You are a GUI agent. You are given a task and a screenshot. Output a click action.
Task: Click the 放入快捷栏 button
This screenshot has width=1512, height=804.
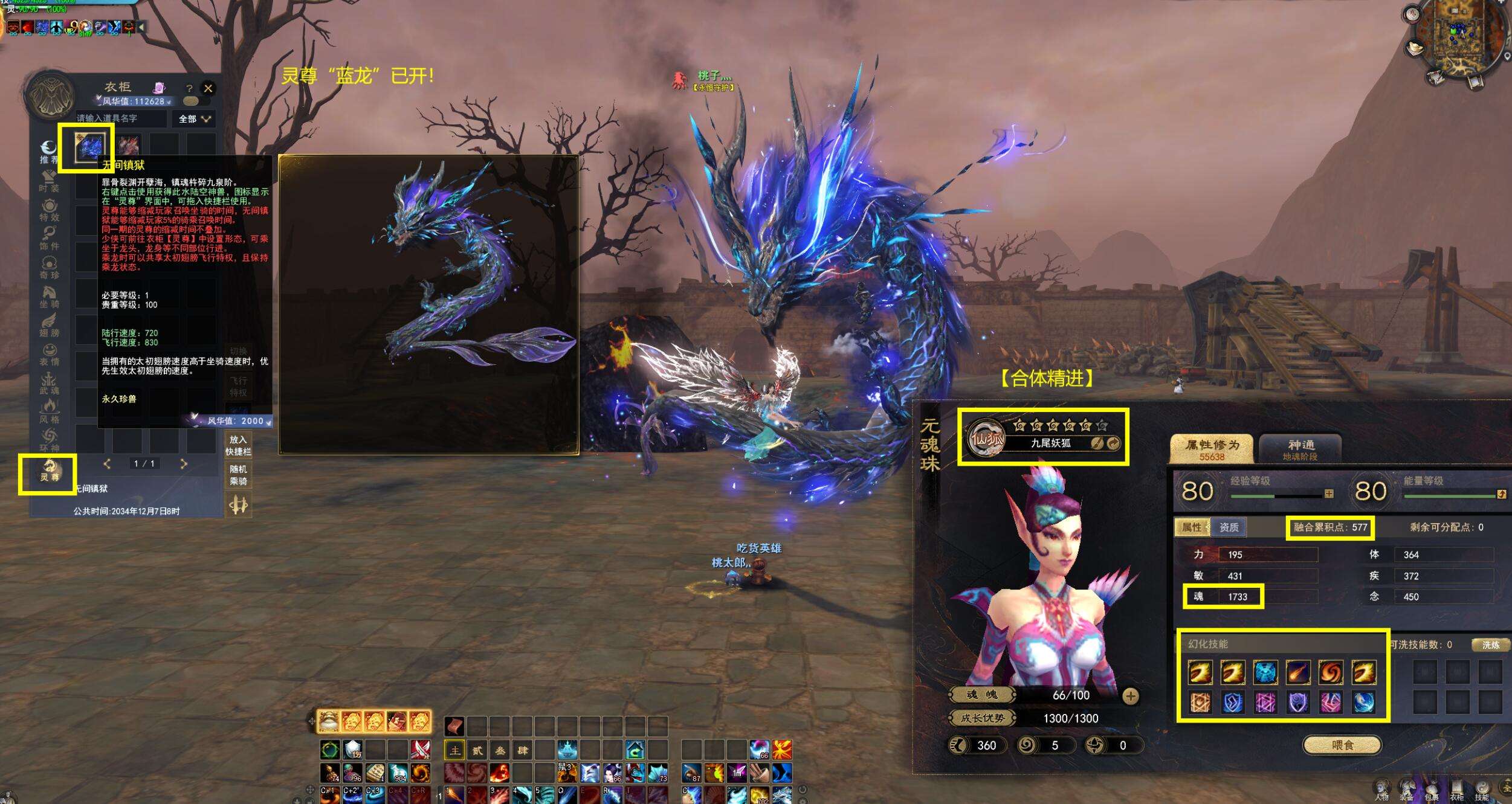[238, 446]
